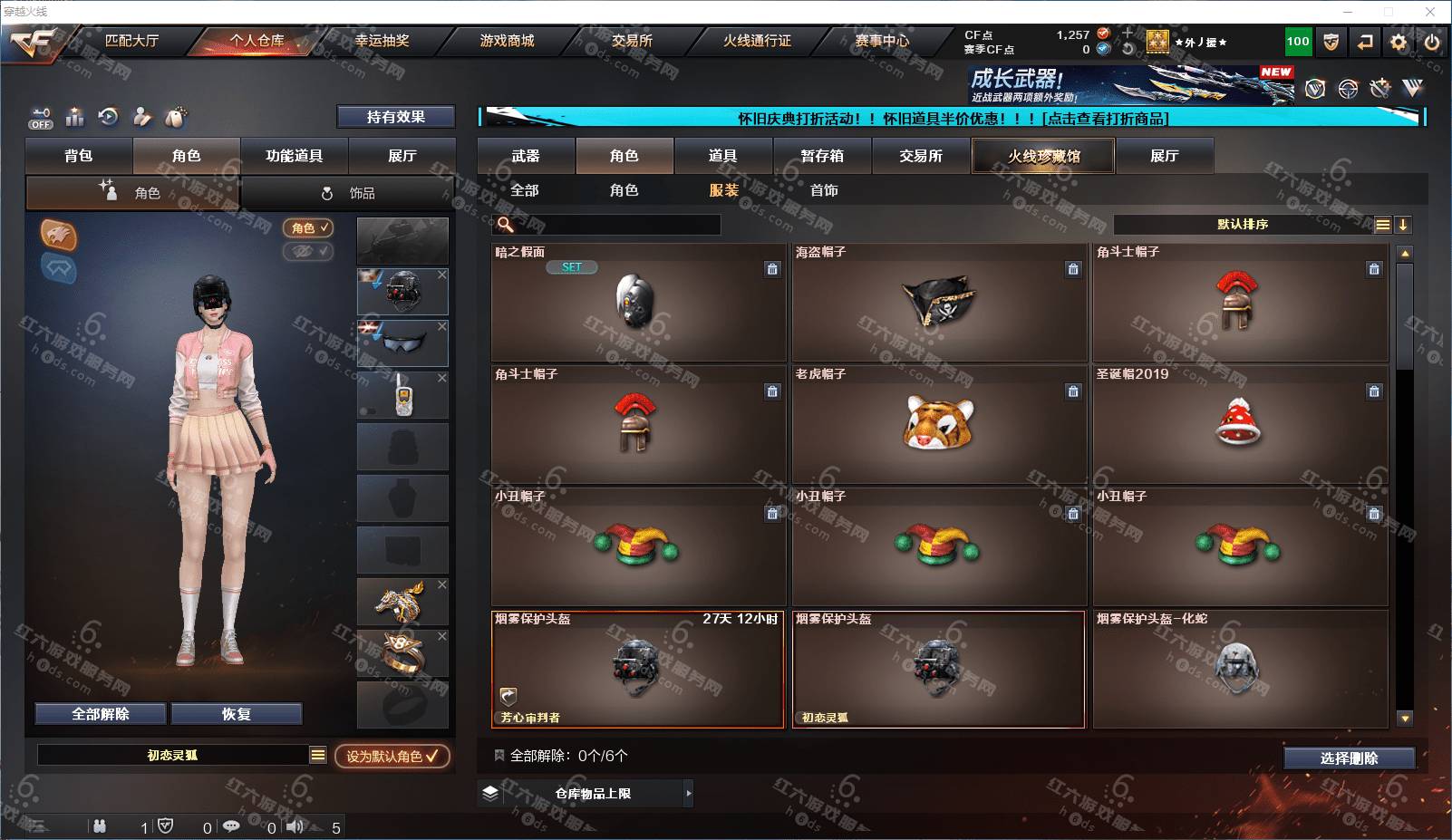
Task: Open the 匹配大厅 lobby menu
Action: pos(131,41)
